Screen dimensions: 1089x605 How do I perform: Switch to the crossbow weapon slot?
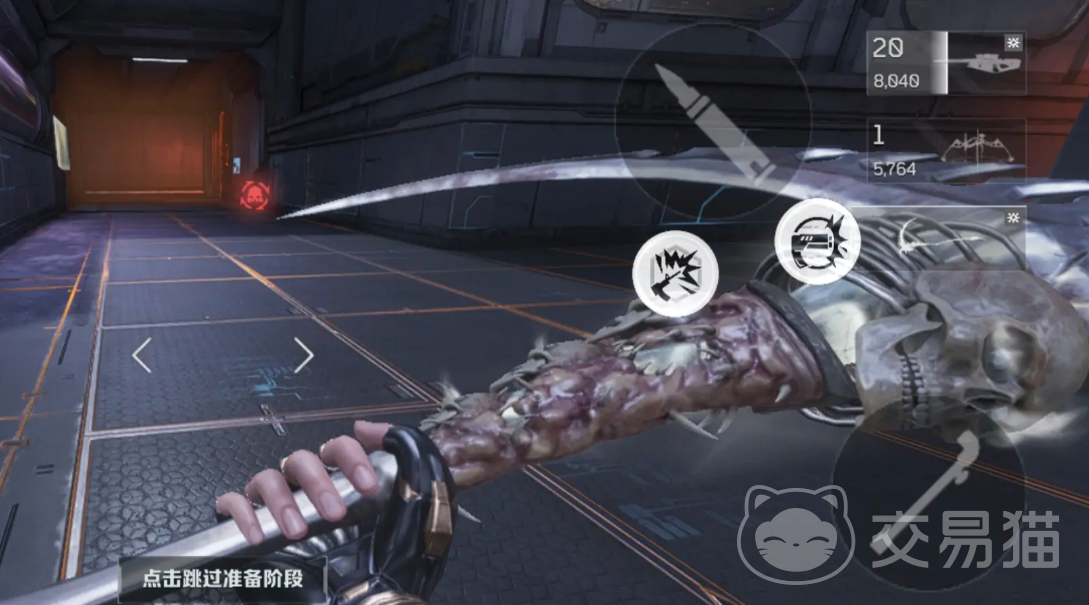tap(945, 151)
